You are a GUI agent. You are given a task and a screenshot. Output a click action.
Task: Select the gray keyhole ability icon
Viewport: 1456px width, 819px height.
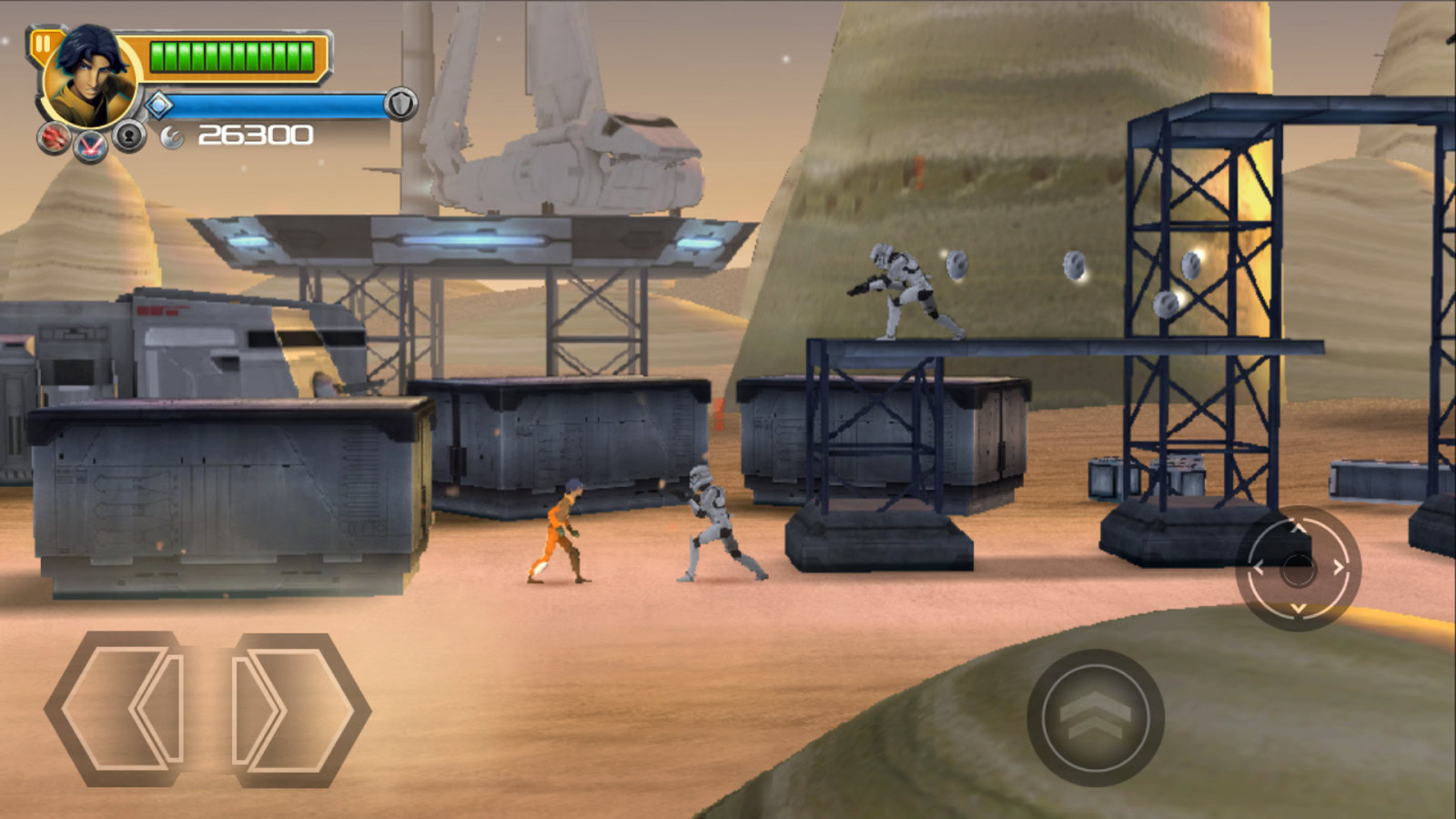130,136
